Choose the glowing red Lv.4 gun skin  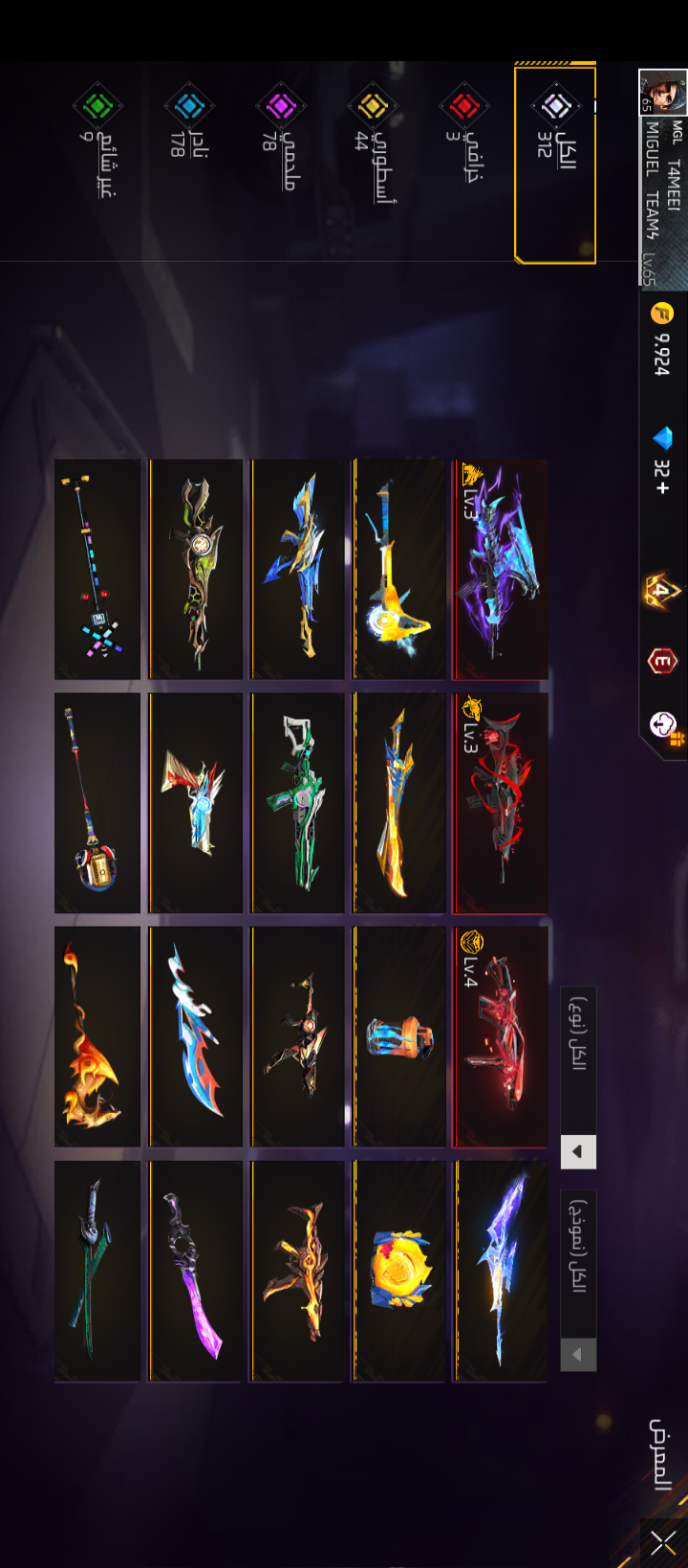click(500, 1036)
